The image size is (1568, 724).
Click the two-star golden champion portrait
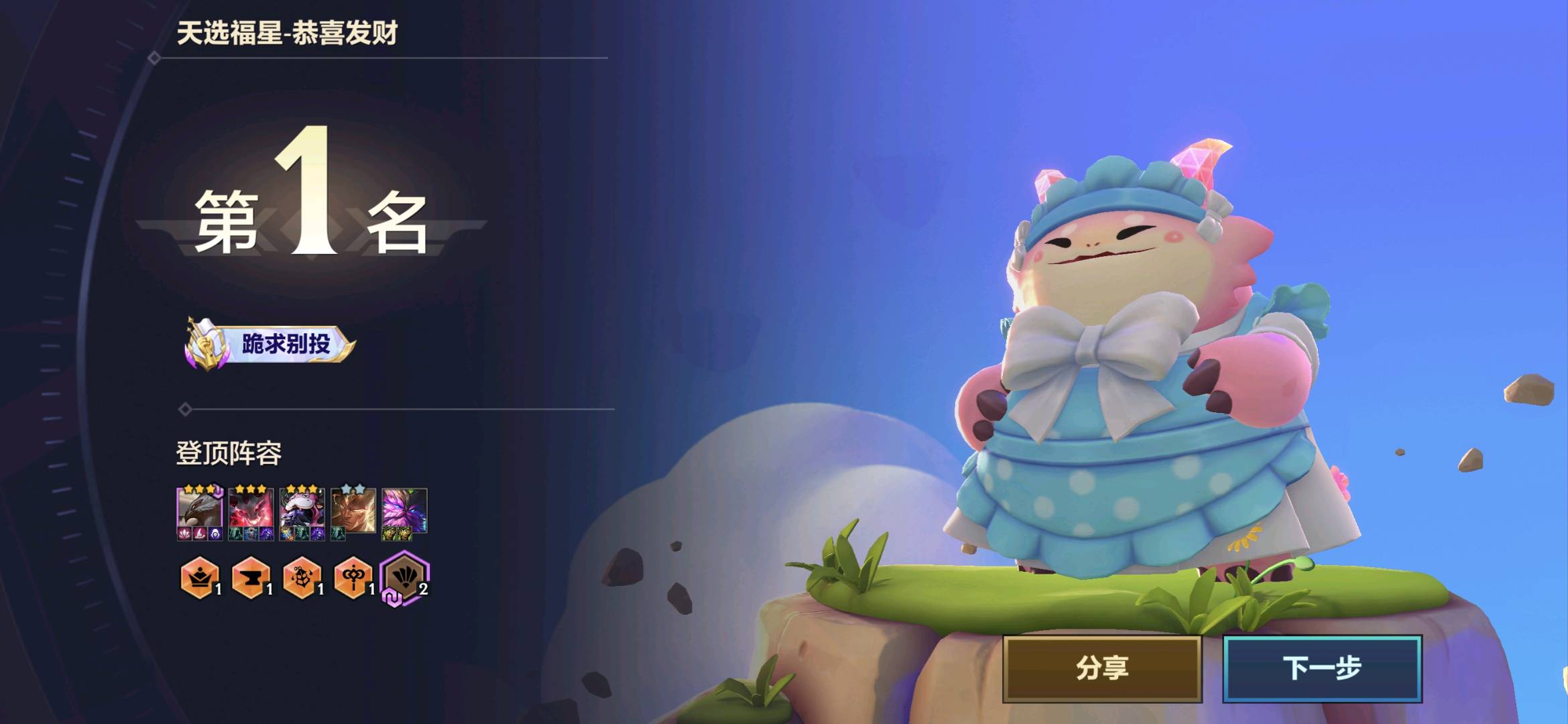click(x=353, y=511)
